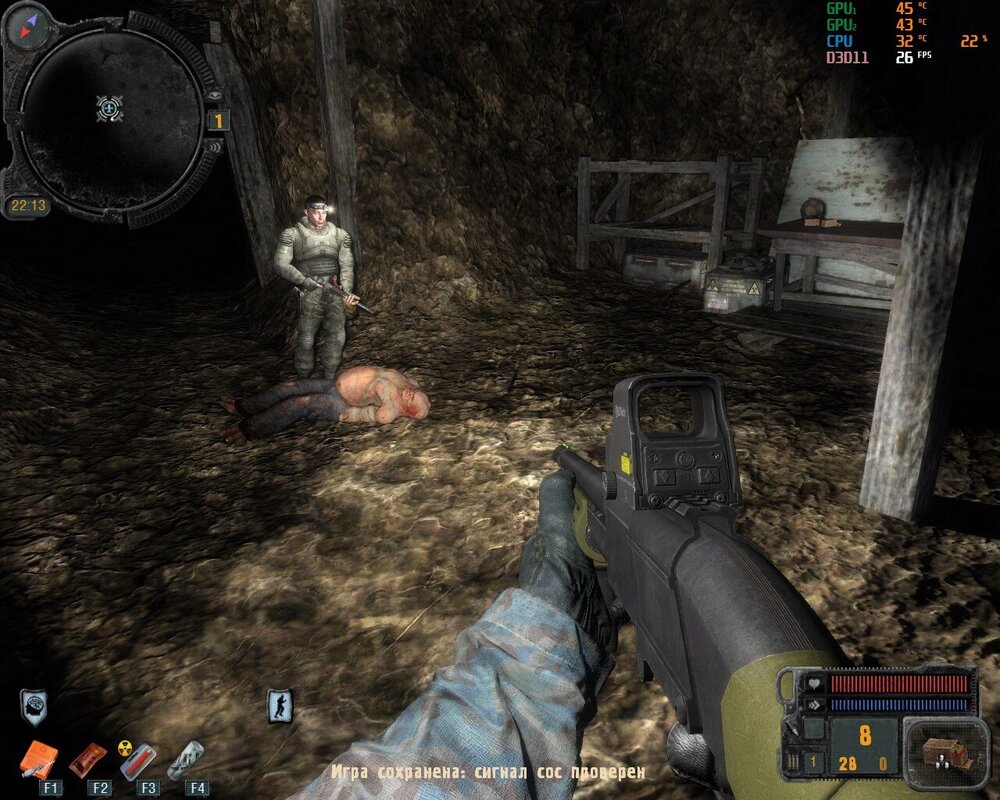Toggle the running stance indicator icon
Image resolution: width=1000 pixels, height=800 pixels.
281,706
